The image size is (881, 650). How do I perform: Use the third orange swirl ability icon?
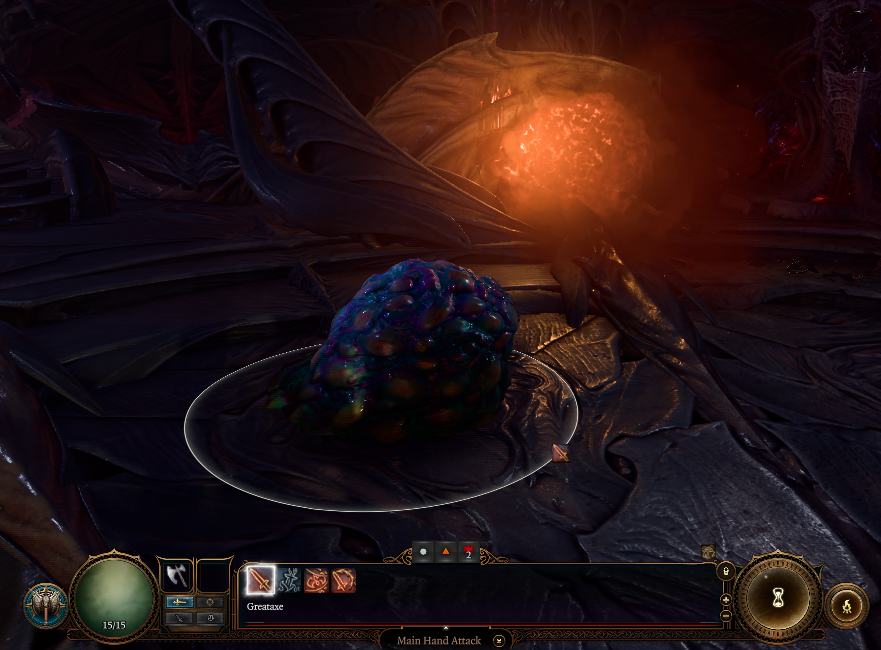[316, 579]
